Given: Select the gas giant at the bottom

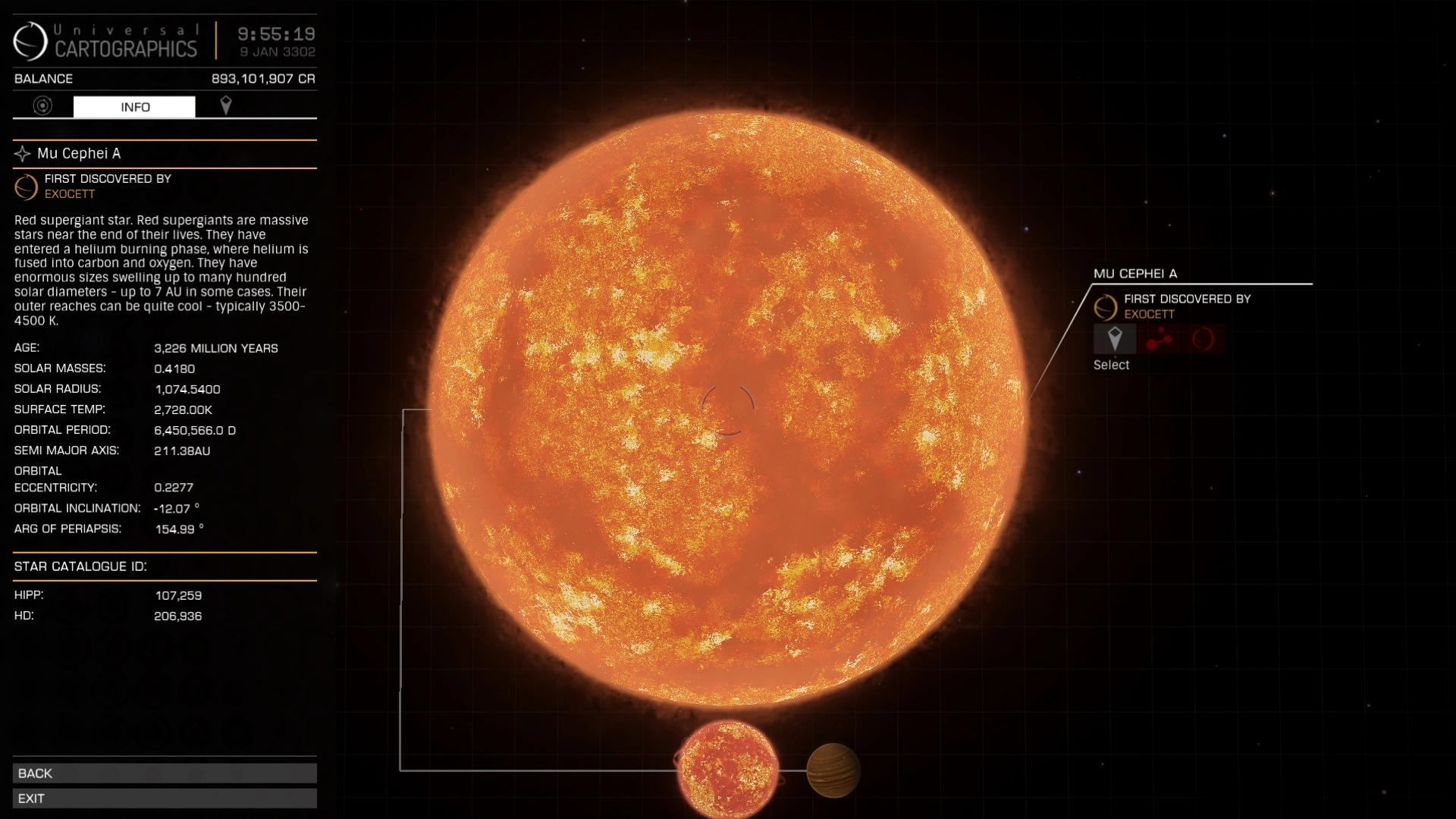Looking at the screenshot, I should [x=834, y=770].
